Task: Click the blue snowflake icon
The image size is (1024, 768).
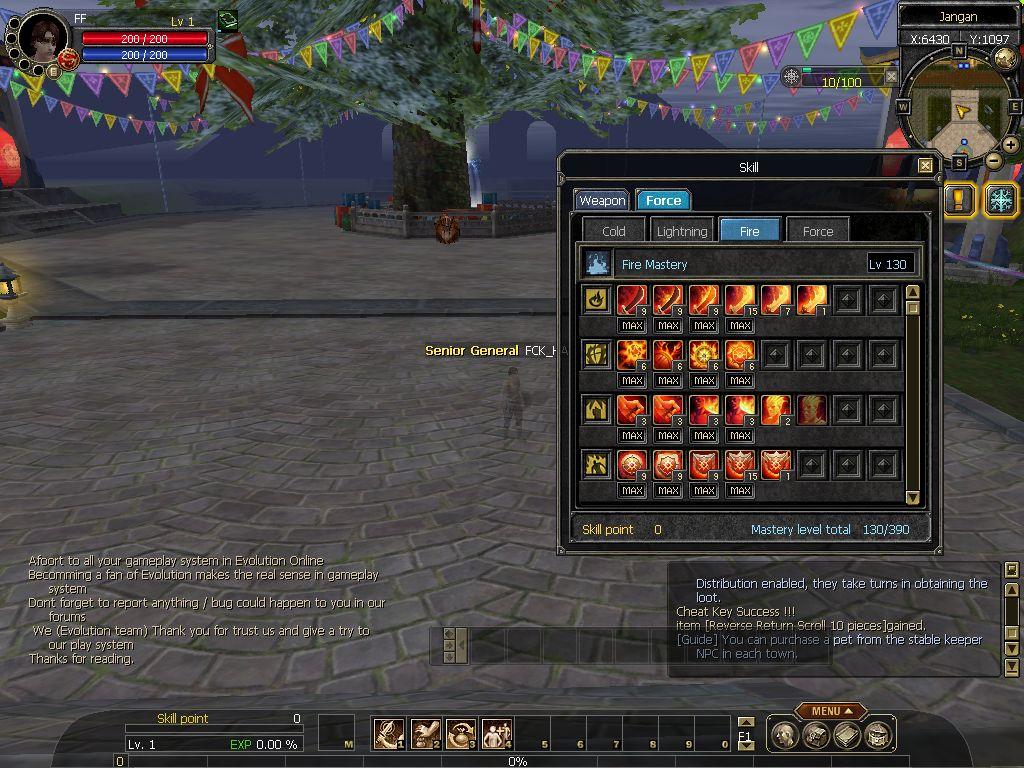Action: [1001, 198]
